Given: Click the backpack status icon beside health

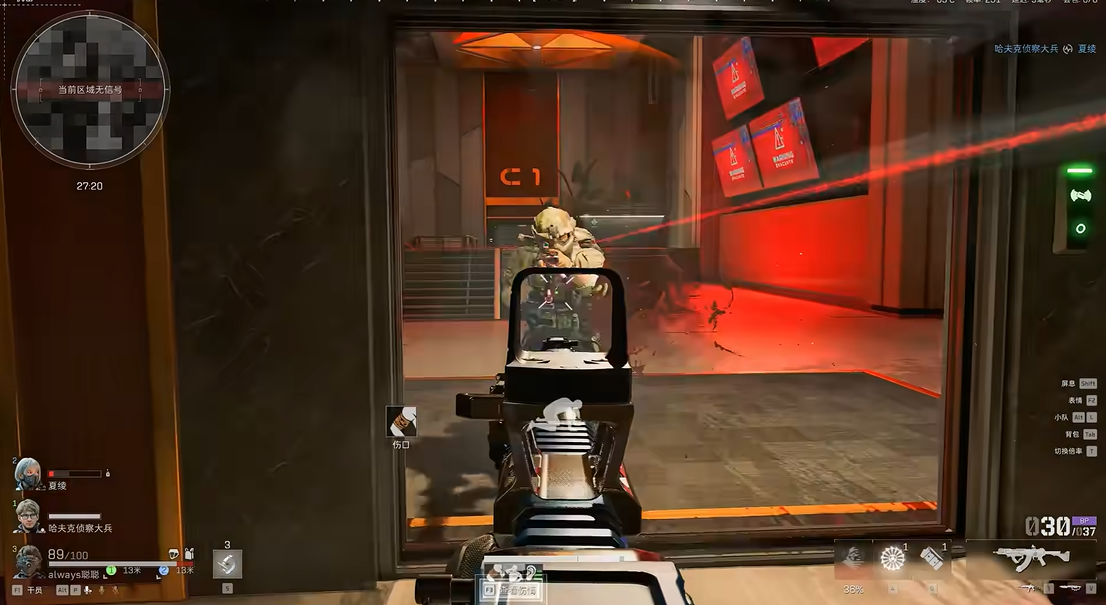Looking at the screenshot, I should click(189, 553).
